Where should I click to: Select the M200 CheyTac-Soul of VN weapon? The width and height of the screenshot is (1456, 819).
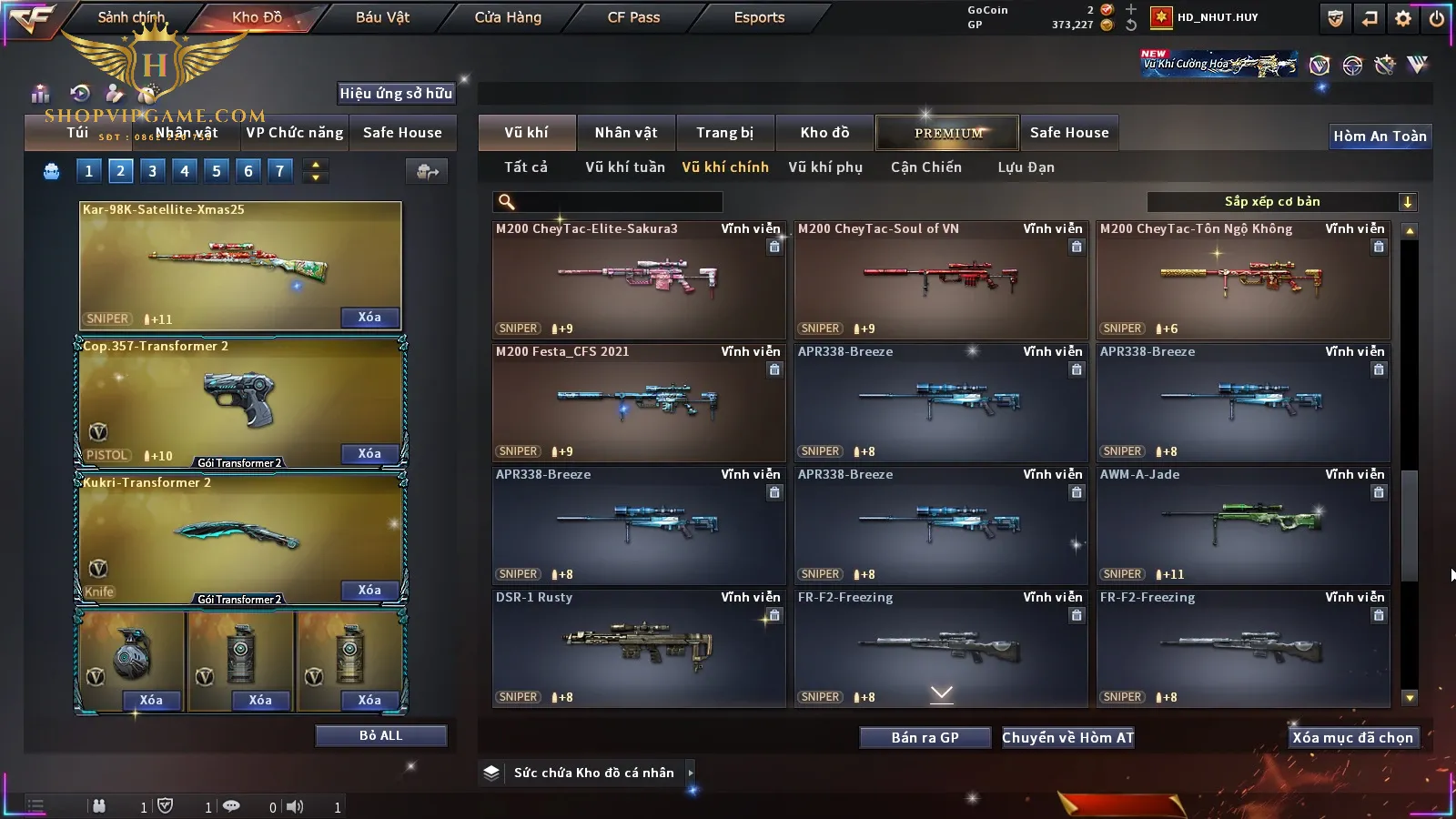tap(940, 280)
